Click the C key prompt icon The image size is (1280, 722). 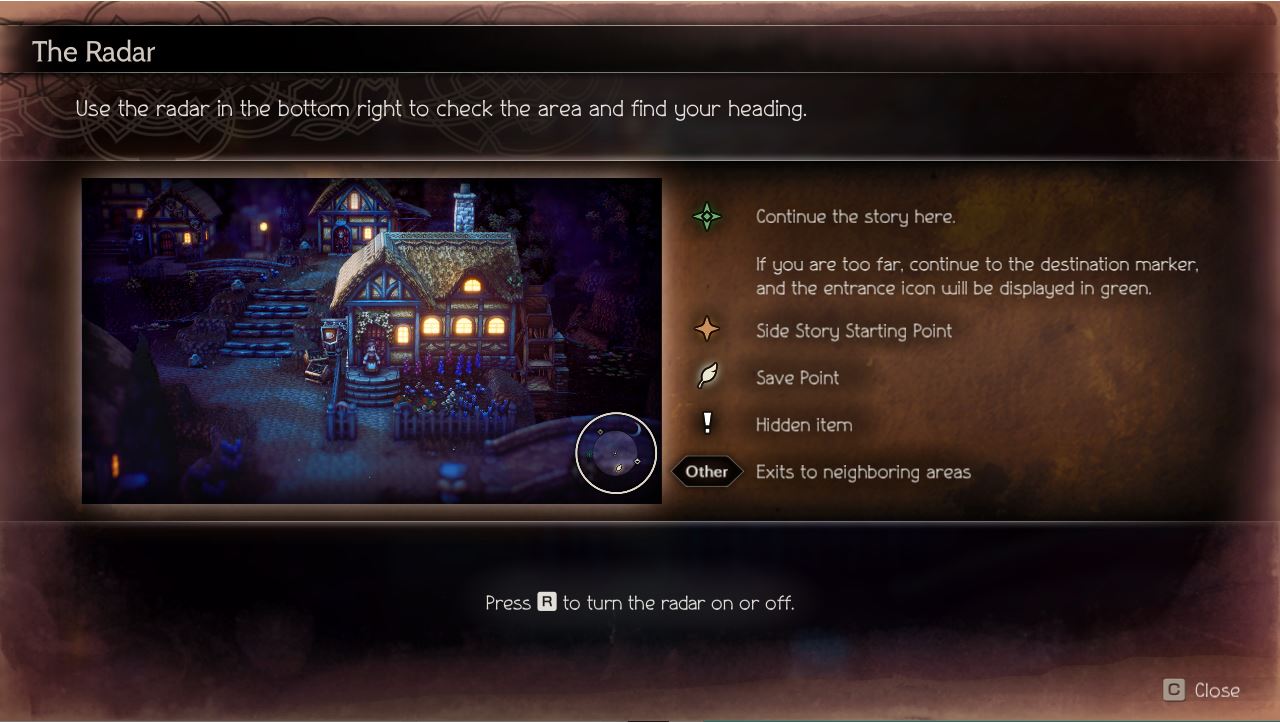1176,689
